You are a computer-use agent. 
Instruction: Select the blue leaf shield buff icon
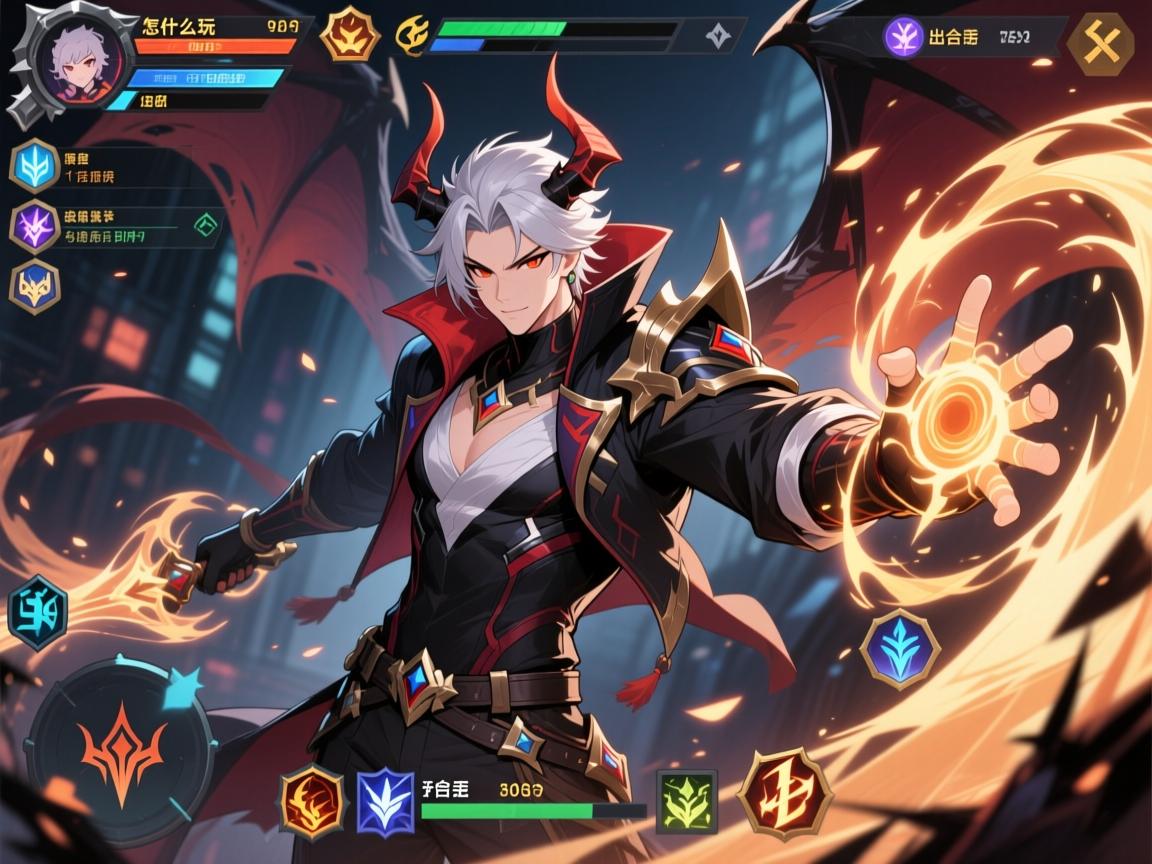pos(35,166)
